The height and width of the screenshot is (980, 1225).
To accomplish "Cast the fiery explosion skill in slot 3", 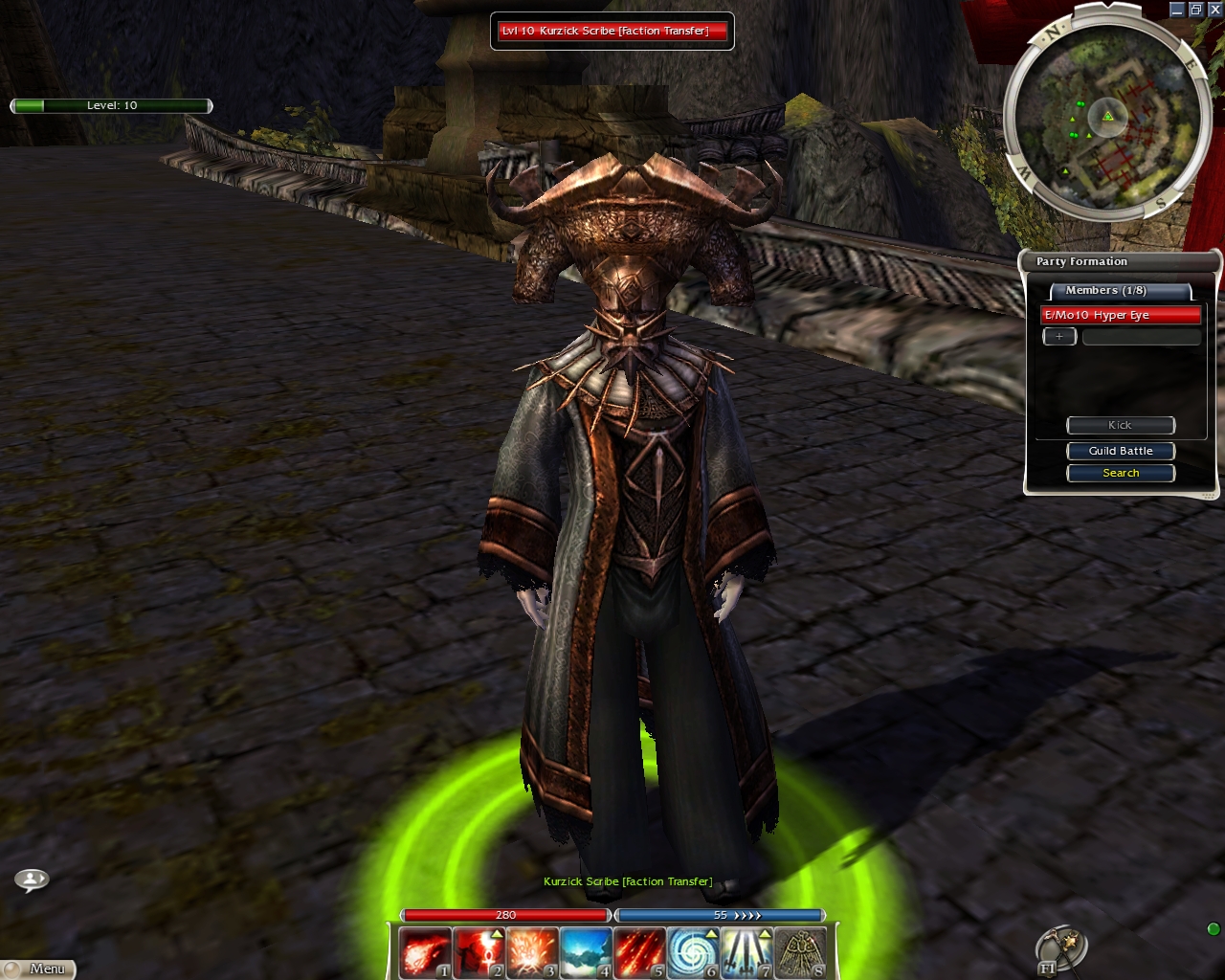I will (531, 952).
